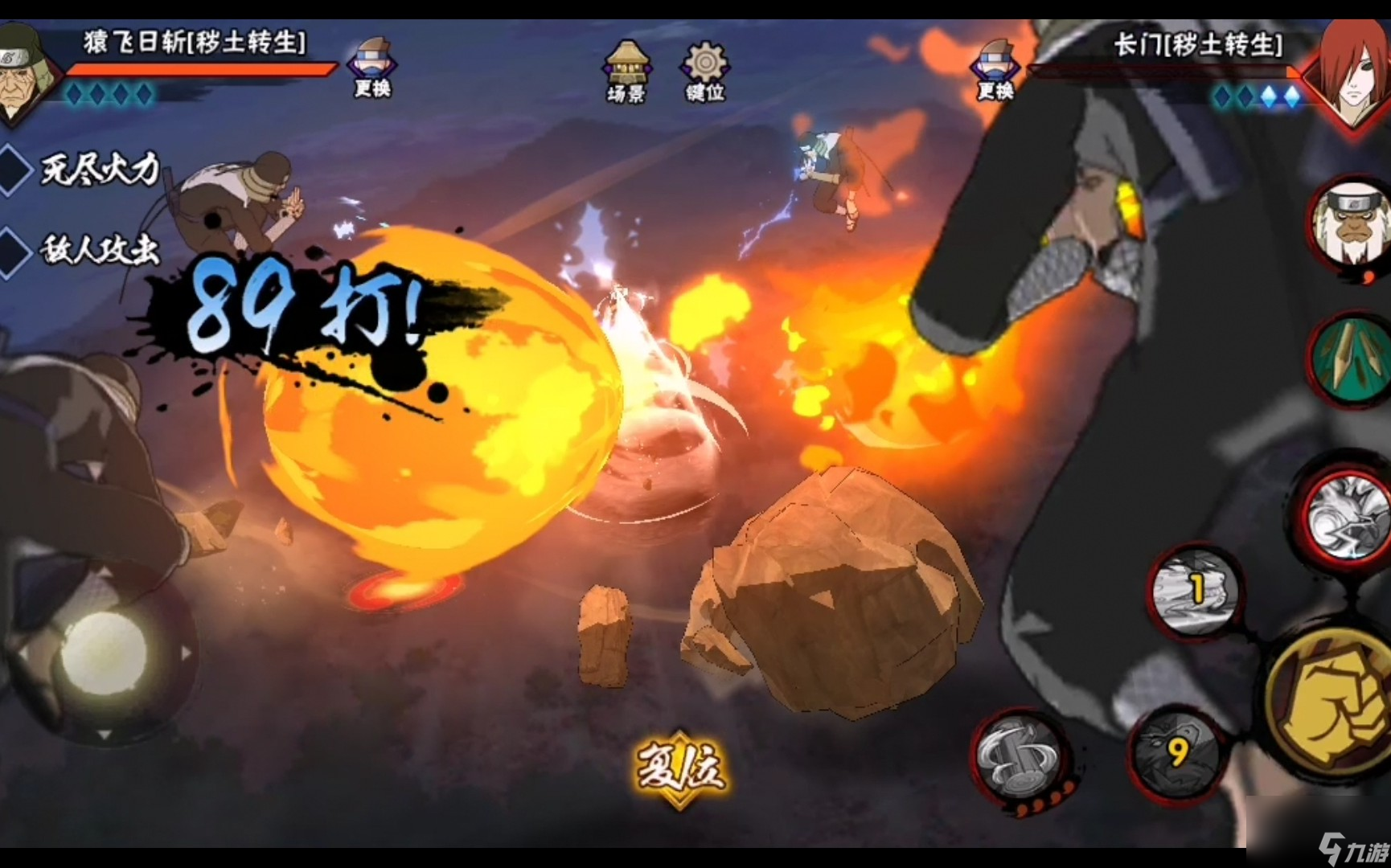Click the 更换 button beside 猿飞日斩's health bar
Image resolution: width=1391 pixels, height=868 pixels.
pyautogui.click(x=372, y=68)
